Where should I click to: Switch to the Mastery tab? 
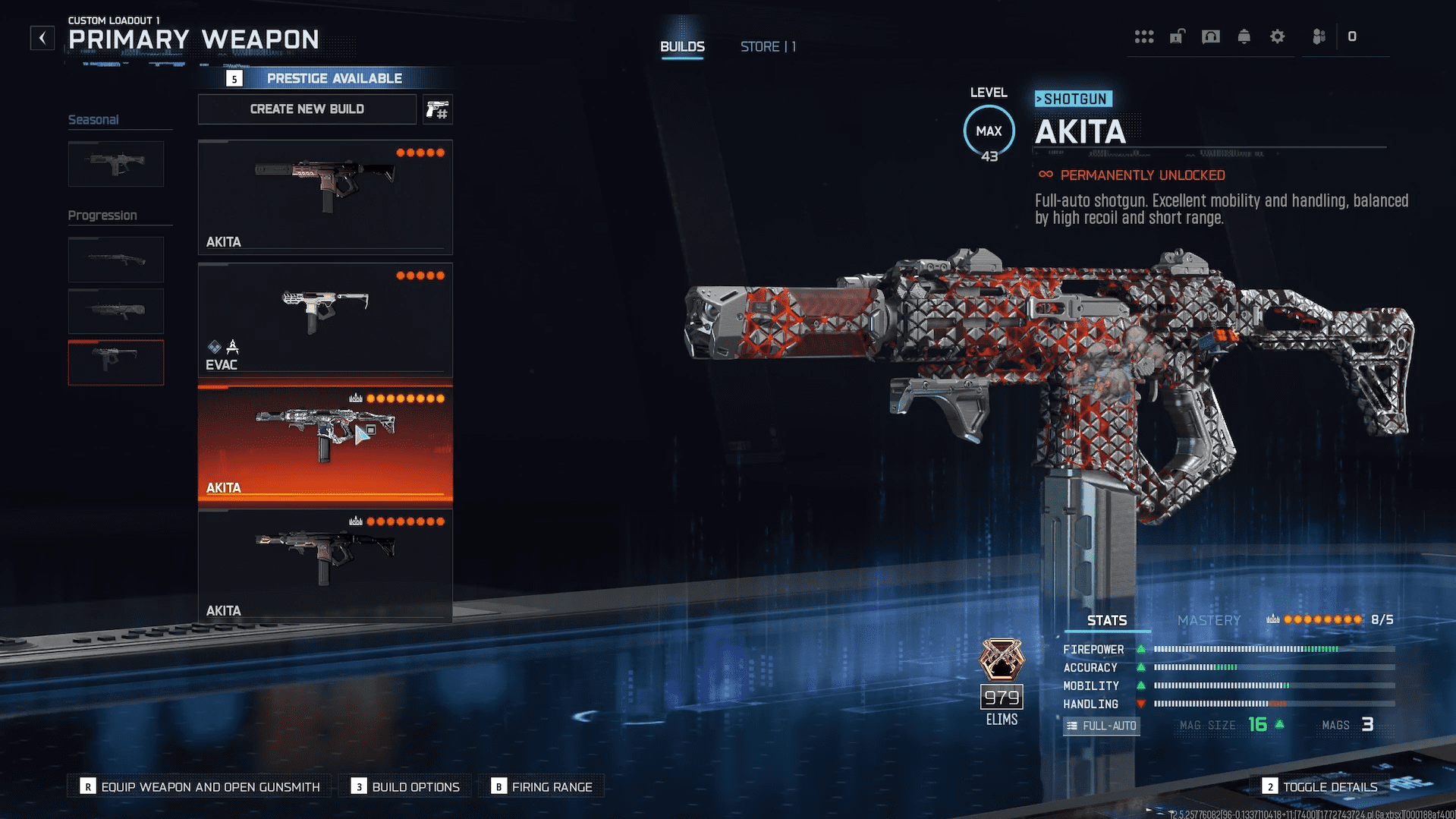[1209, 620]
